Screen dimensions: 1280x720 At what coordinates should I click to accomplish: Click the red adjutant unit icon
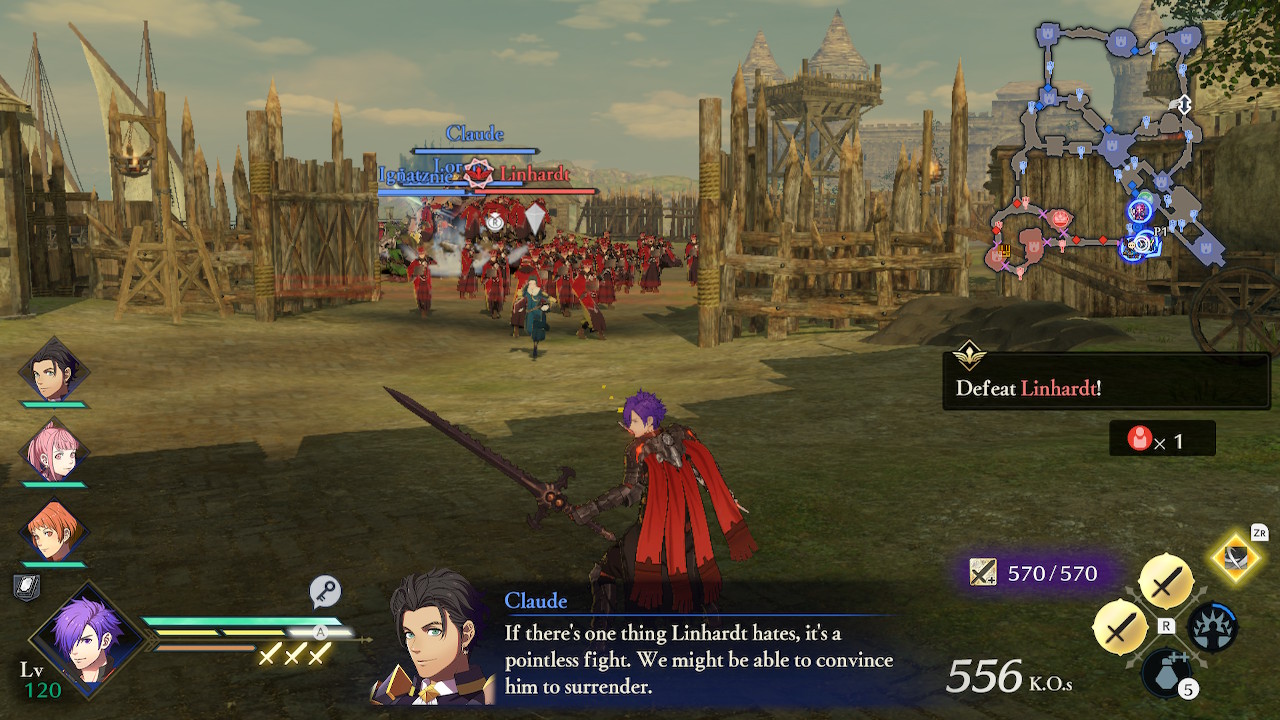[x=1141, y=438]
